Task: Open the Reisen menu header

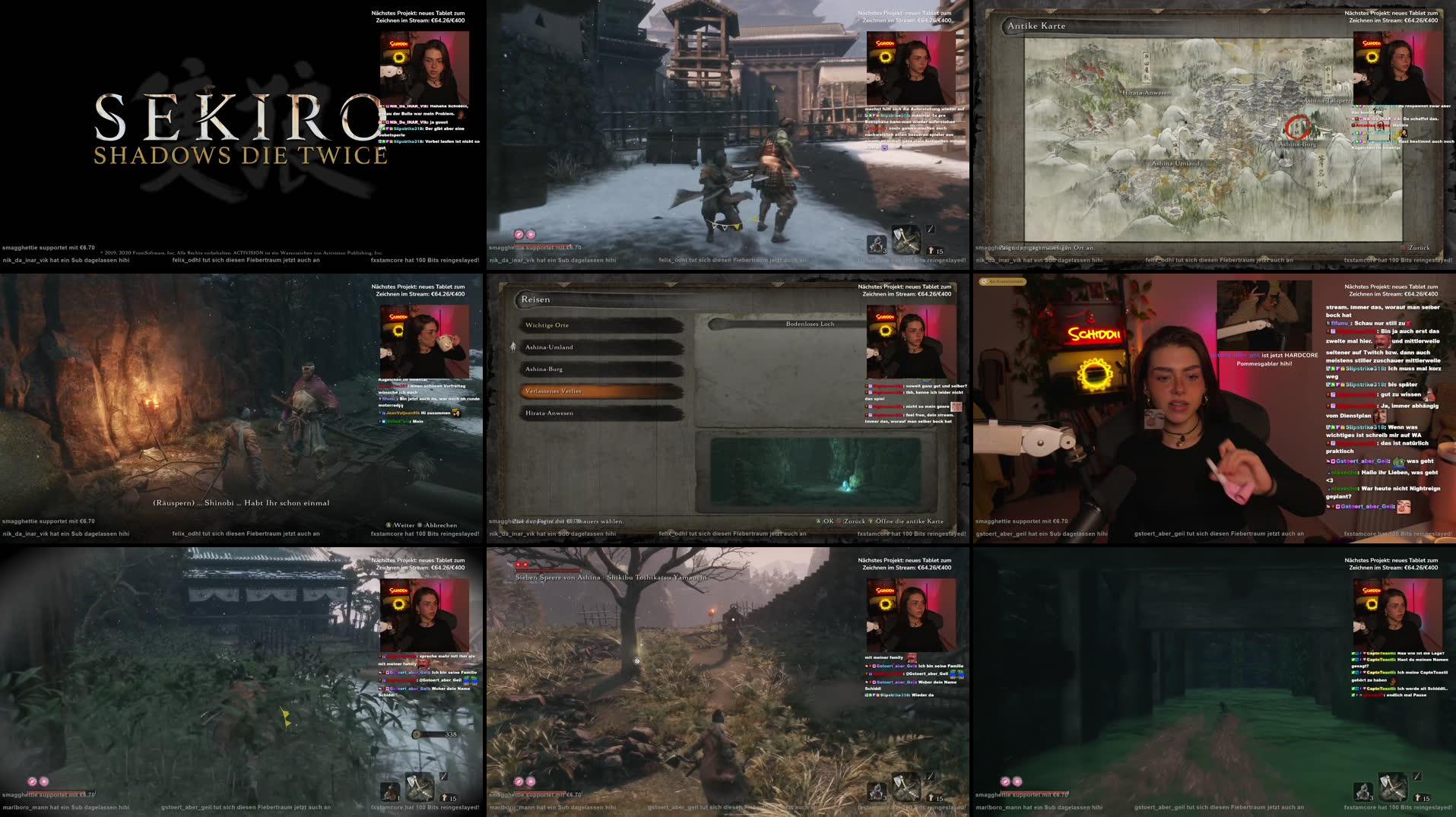Action: coord(535,299)
